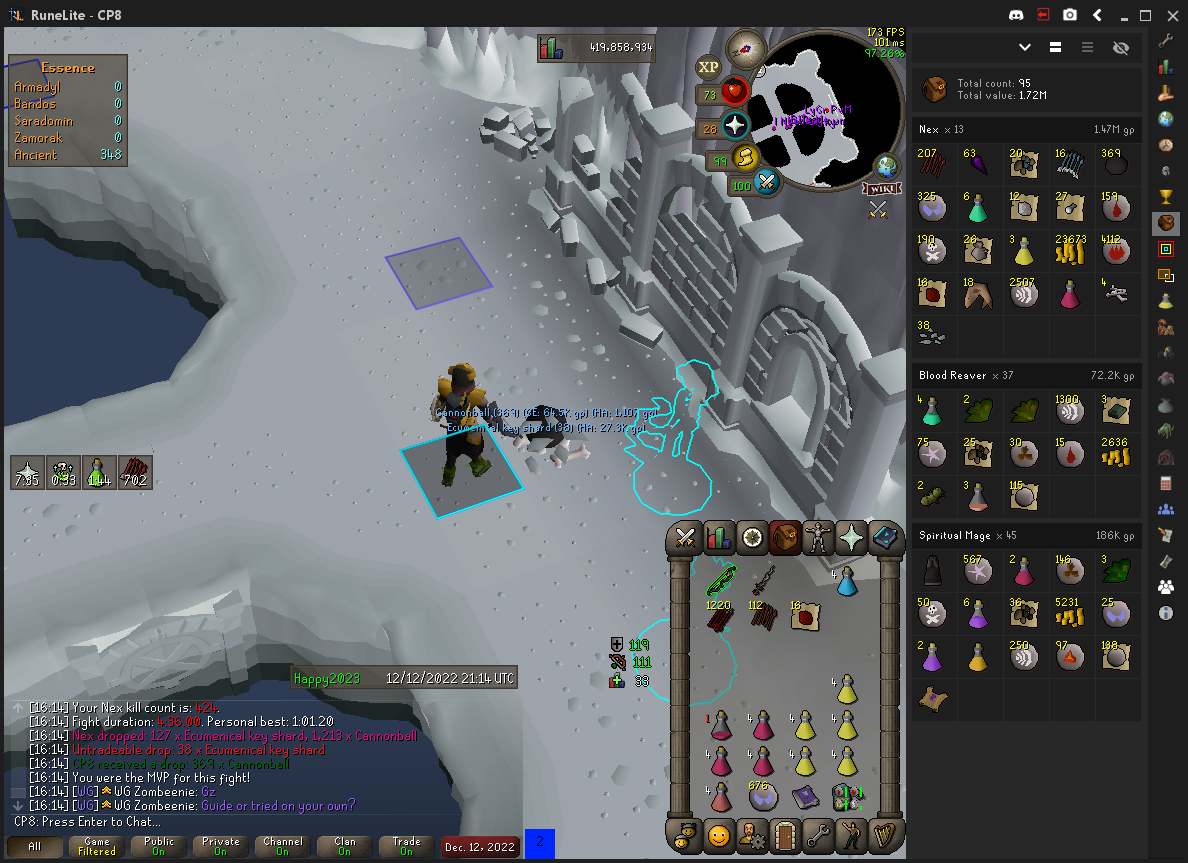
Task: Click the stack of 676 rune stones
Action: [x=763, y=796]
